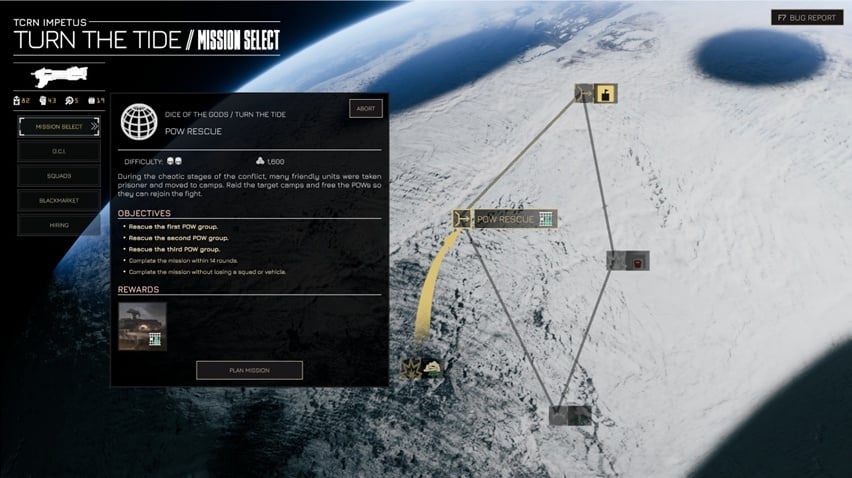
Task: View the mission reward thumbnail
Action: [142, 326]
